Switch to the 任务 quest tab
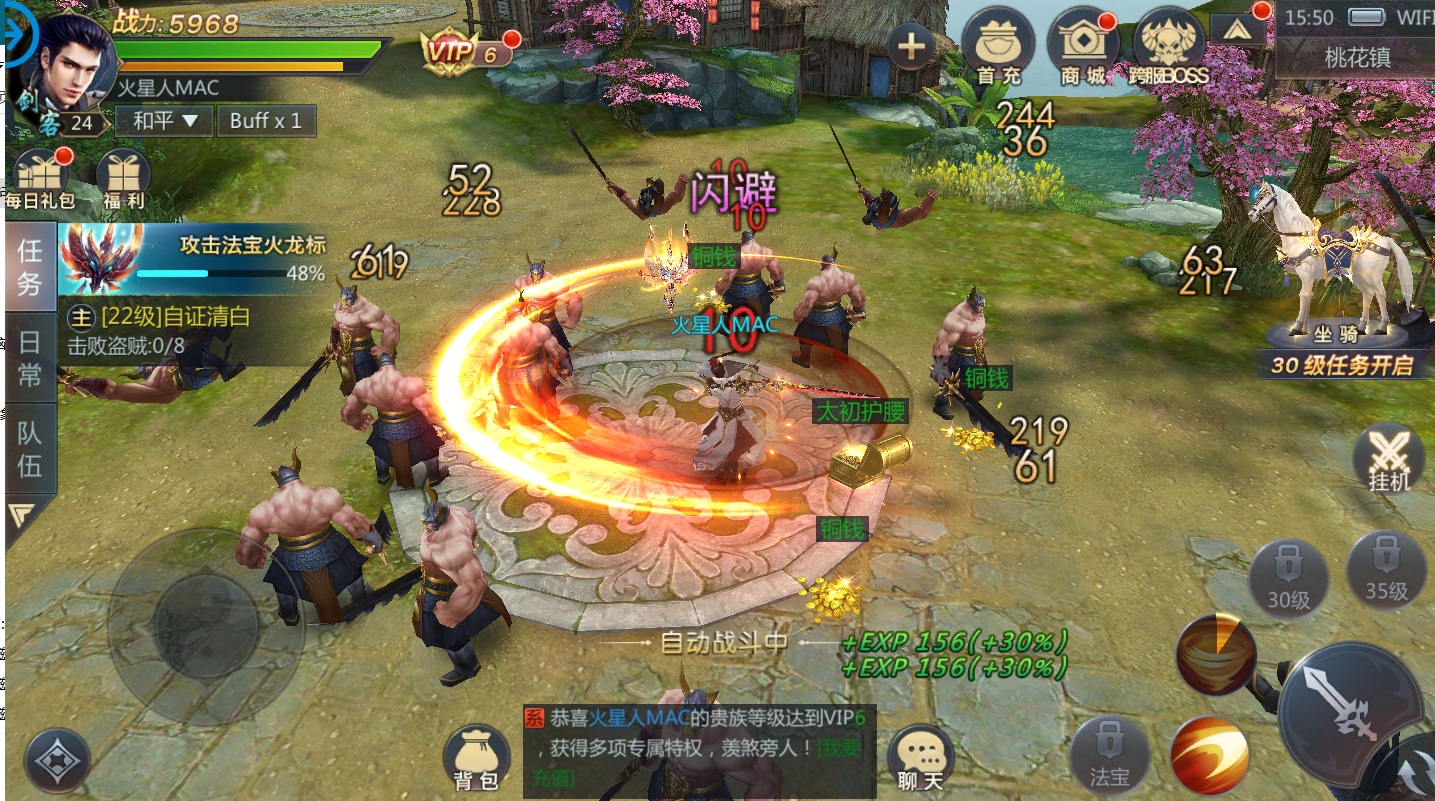Viewport: 1435px width, 801px height. pyautogui.click(x=30, y=267)
